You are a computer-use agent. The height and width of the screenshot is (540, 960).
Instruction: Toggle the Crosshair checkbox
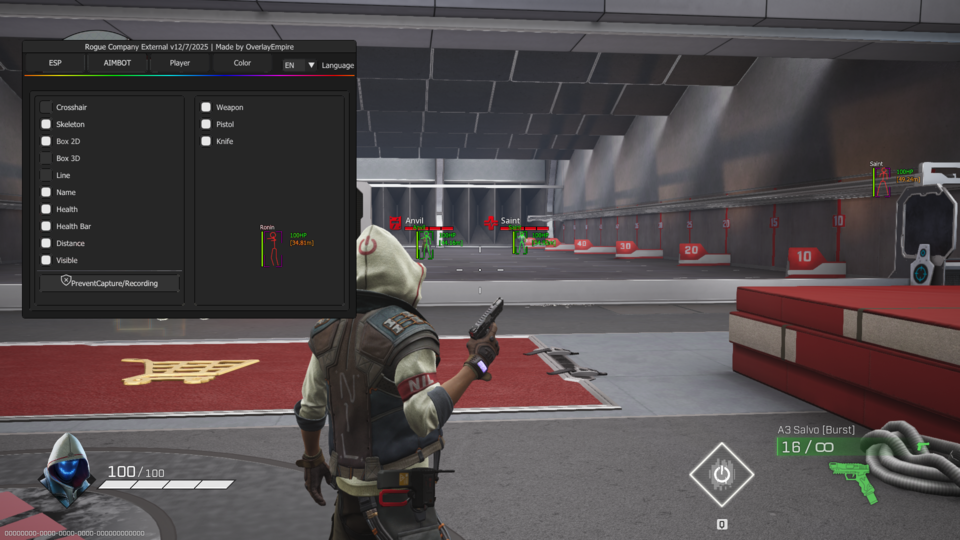pyautogui.click(x=46, y=107)
